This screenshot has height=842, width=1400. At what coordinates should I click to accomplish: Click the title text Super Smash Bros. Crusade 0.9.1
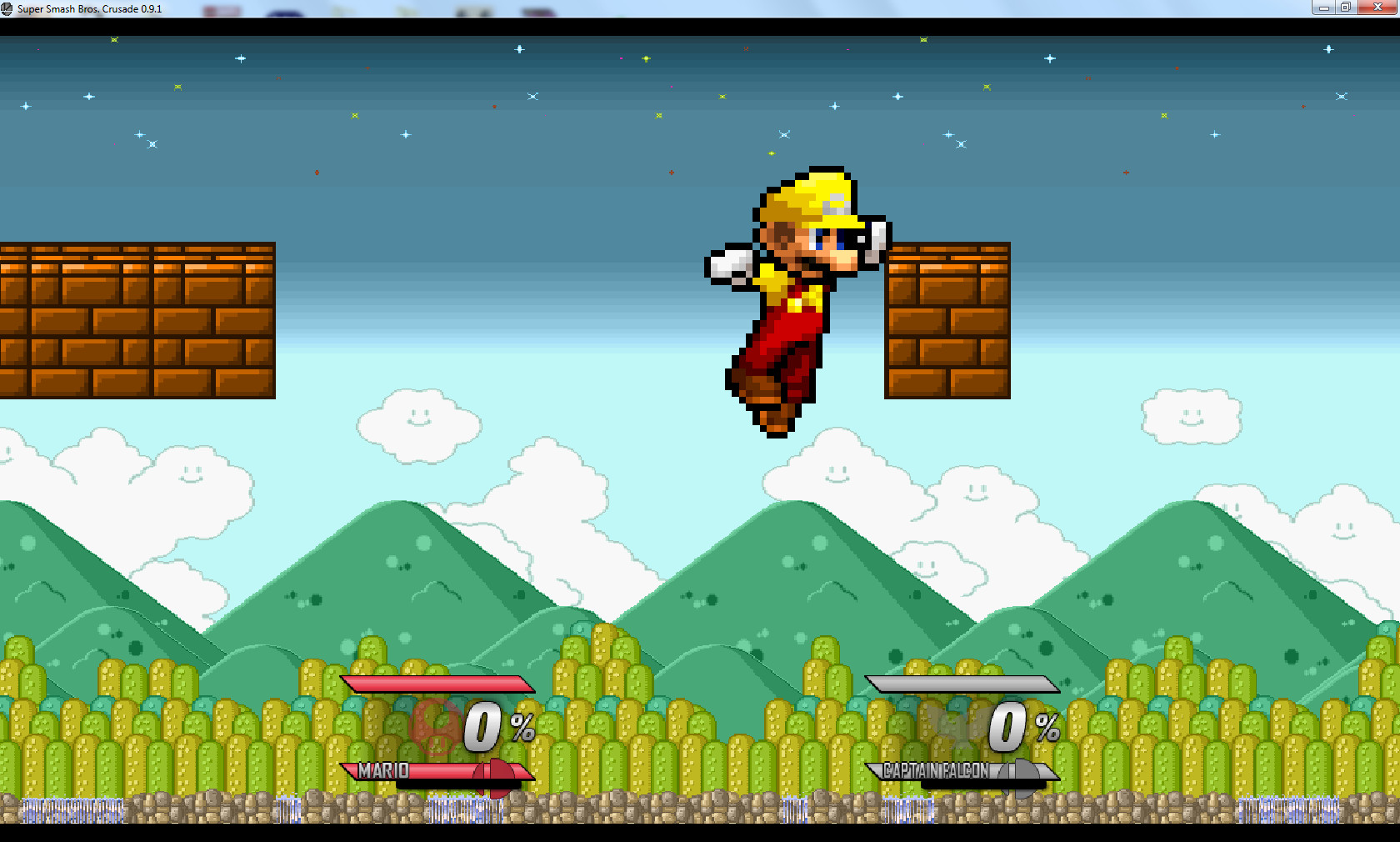click(x=92, y=8)
